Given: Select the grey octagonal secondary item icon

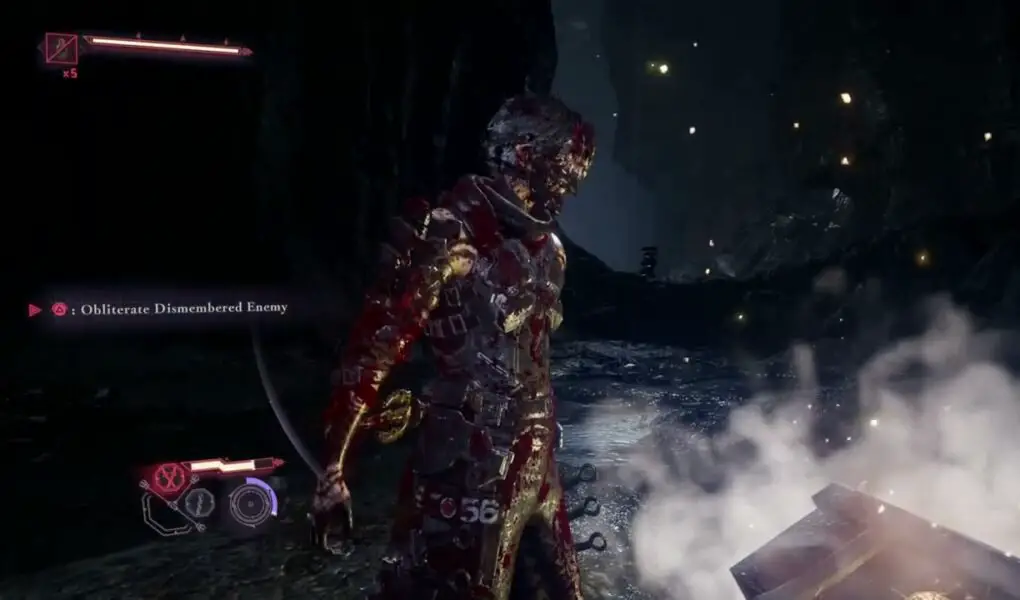Looking at the screenshot, I should [200, 502].
